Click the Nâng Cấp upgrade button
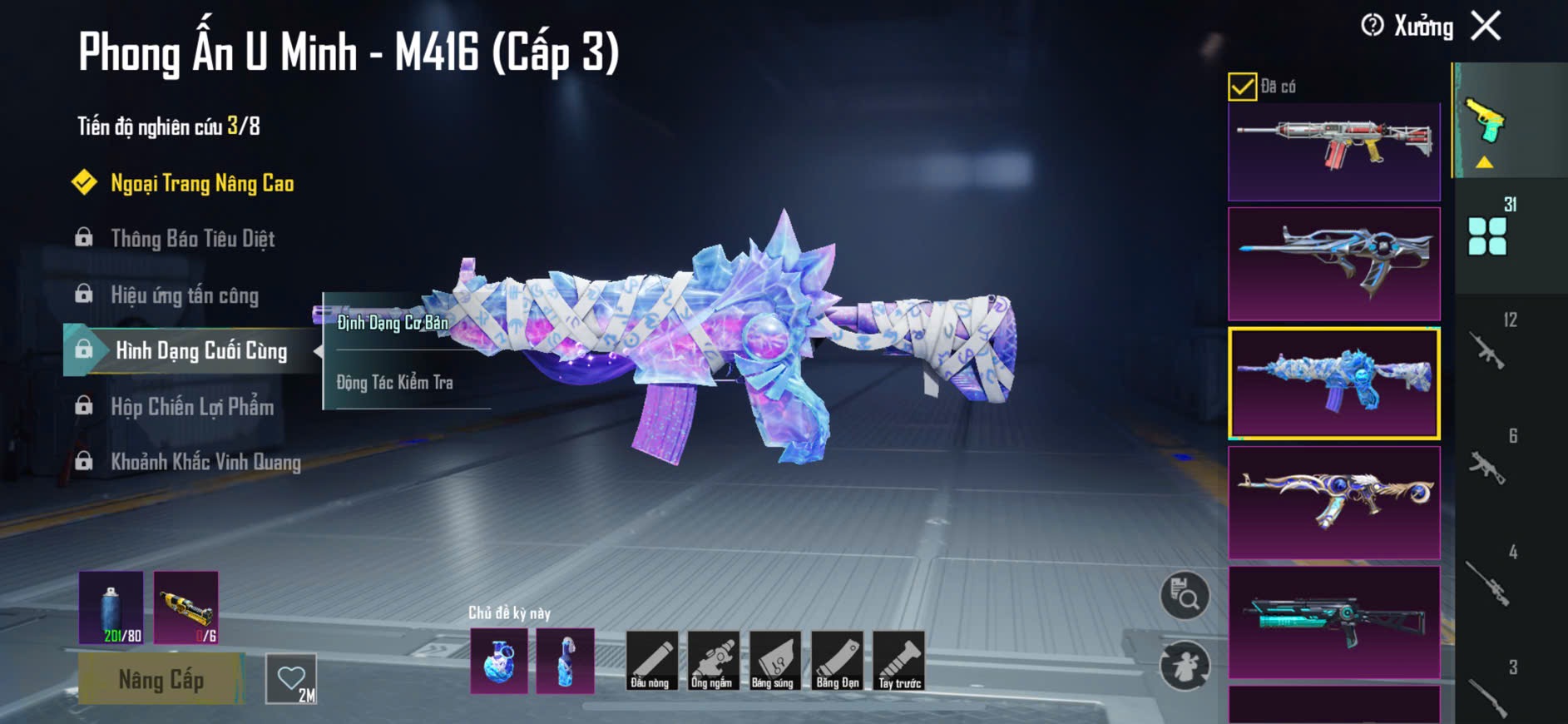 click(x=161, y=680)
